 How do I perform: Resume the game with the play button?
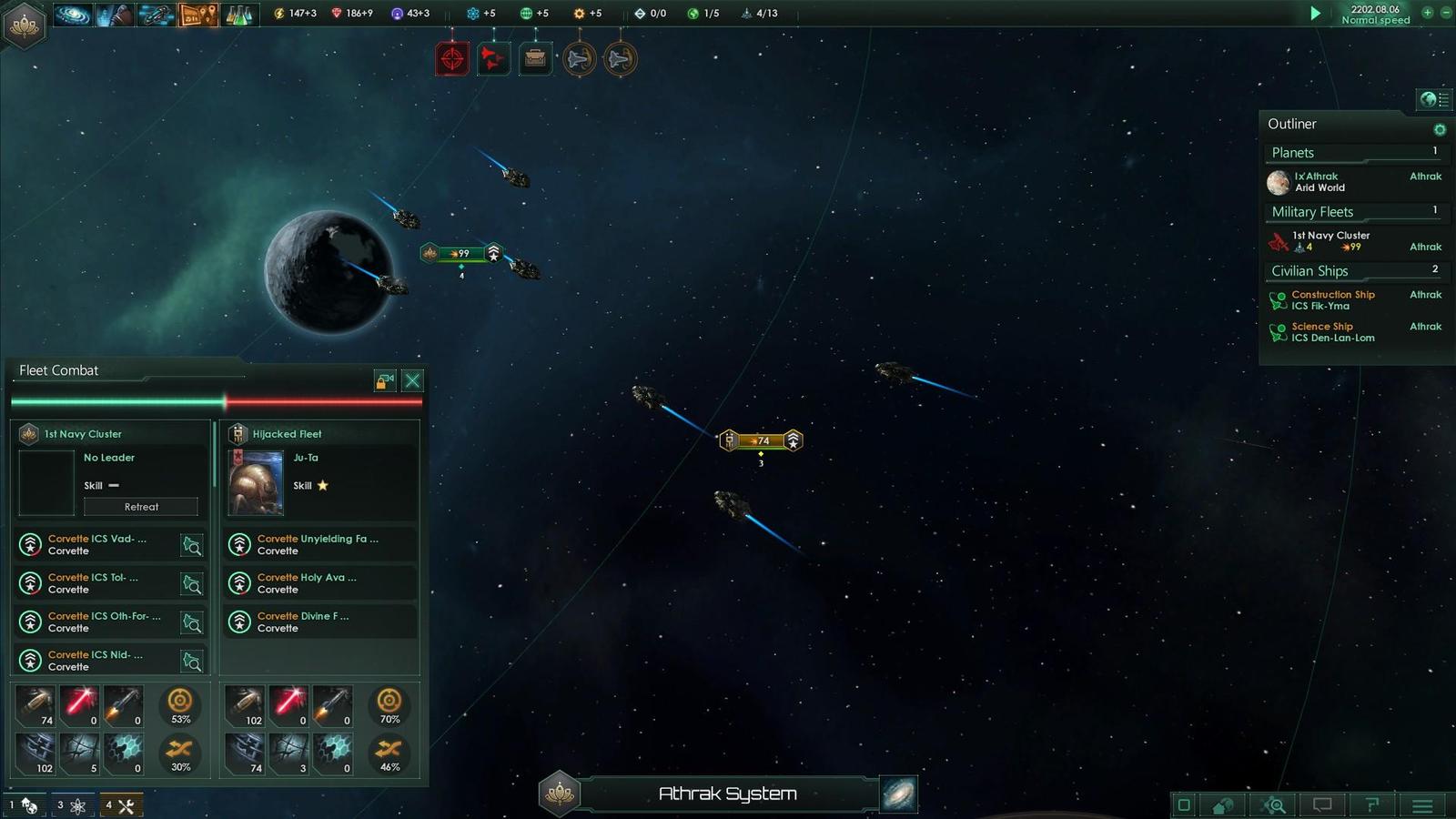(1315, 14)
